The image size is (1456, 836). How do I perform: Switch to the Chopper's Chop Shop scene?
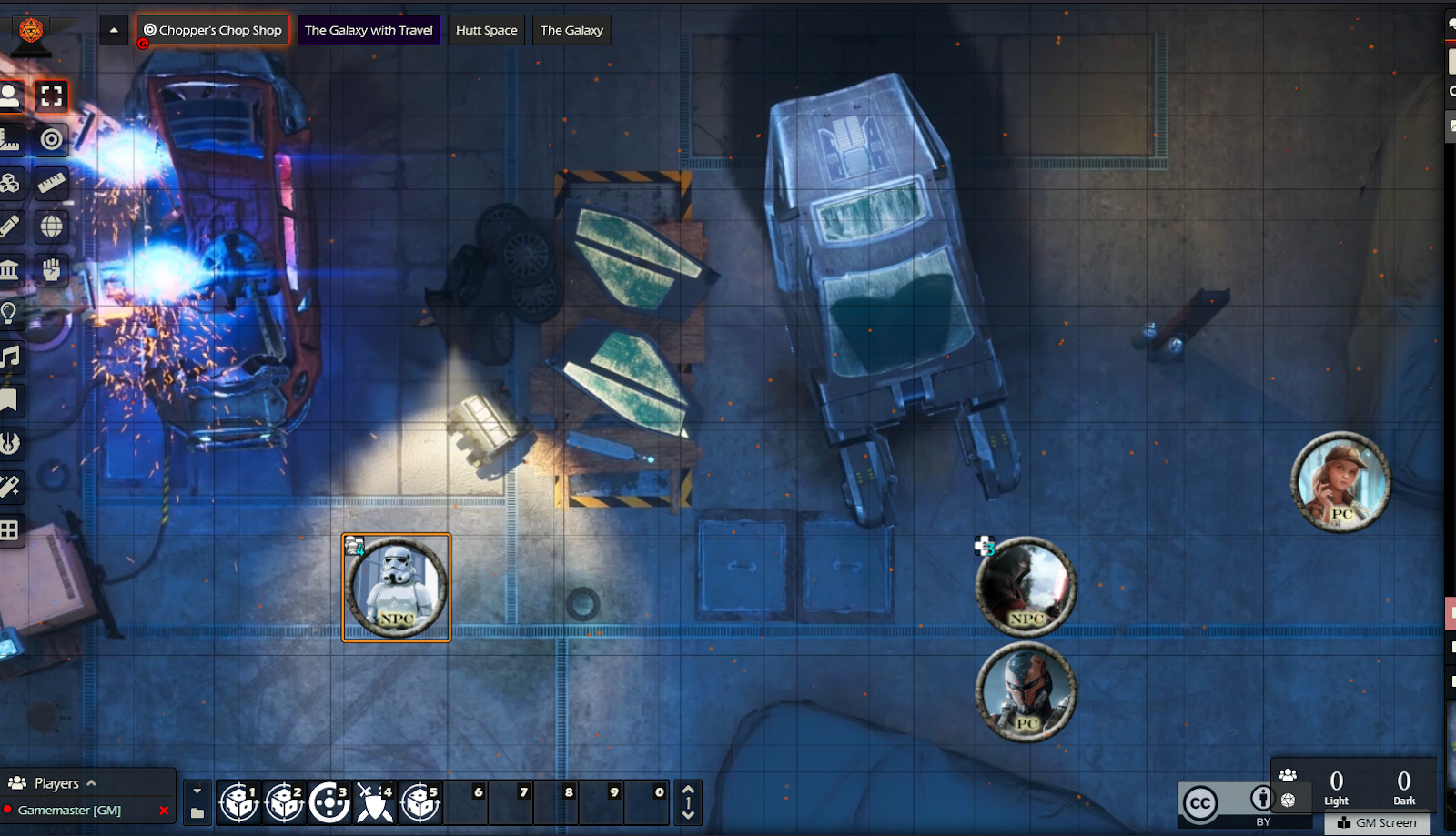[x=213, y=30]
